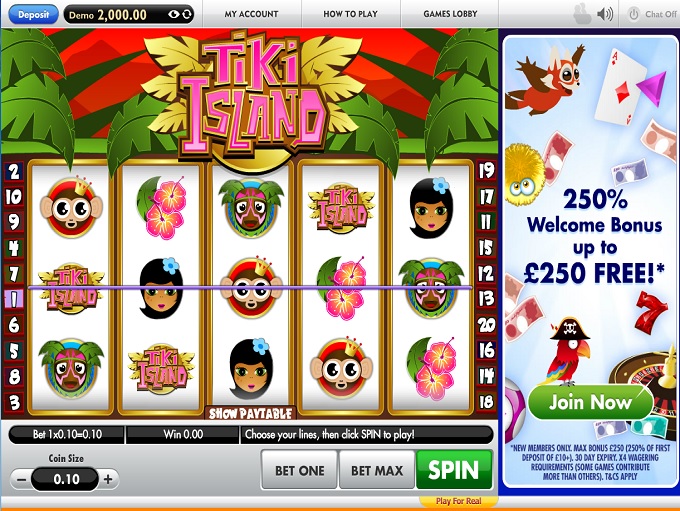
Task: Hide the balance using the eye icon
Action: [x=174, y=15]
